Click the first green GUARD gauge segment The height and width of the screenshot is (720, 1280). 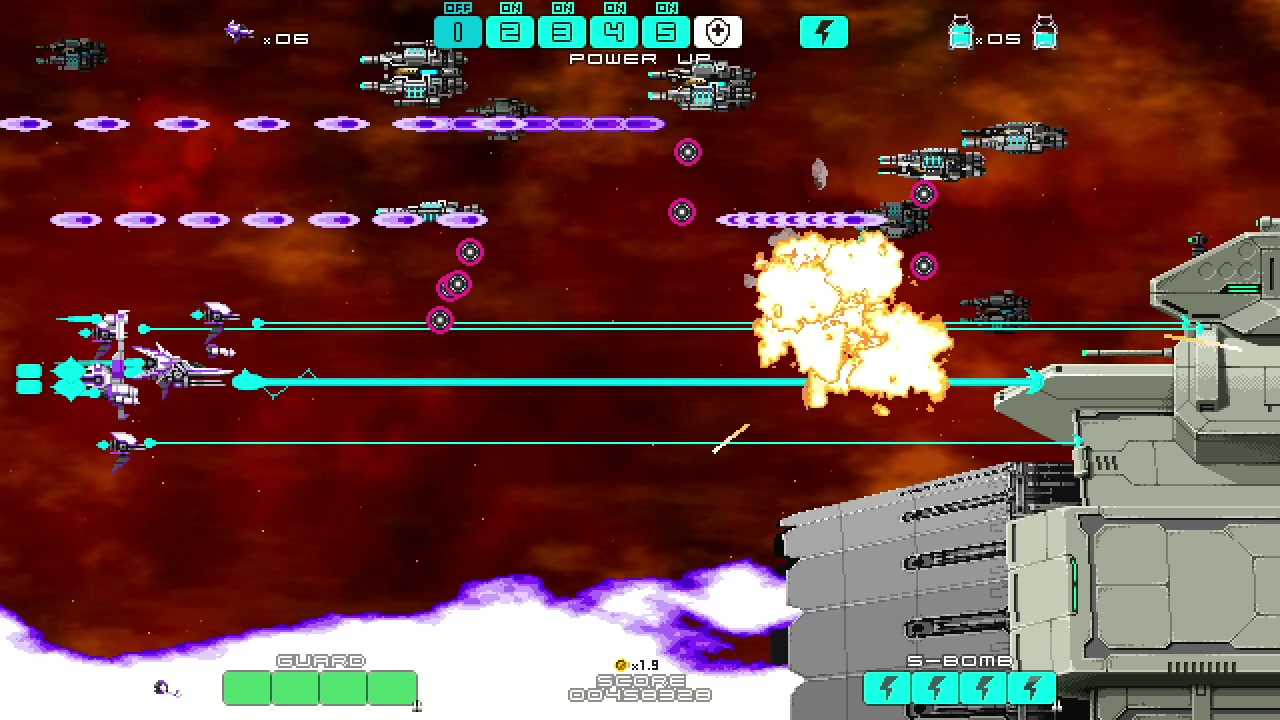point(247,687)
